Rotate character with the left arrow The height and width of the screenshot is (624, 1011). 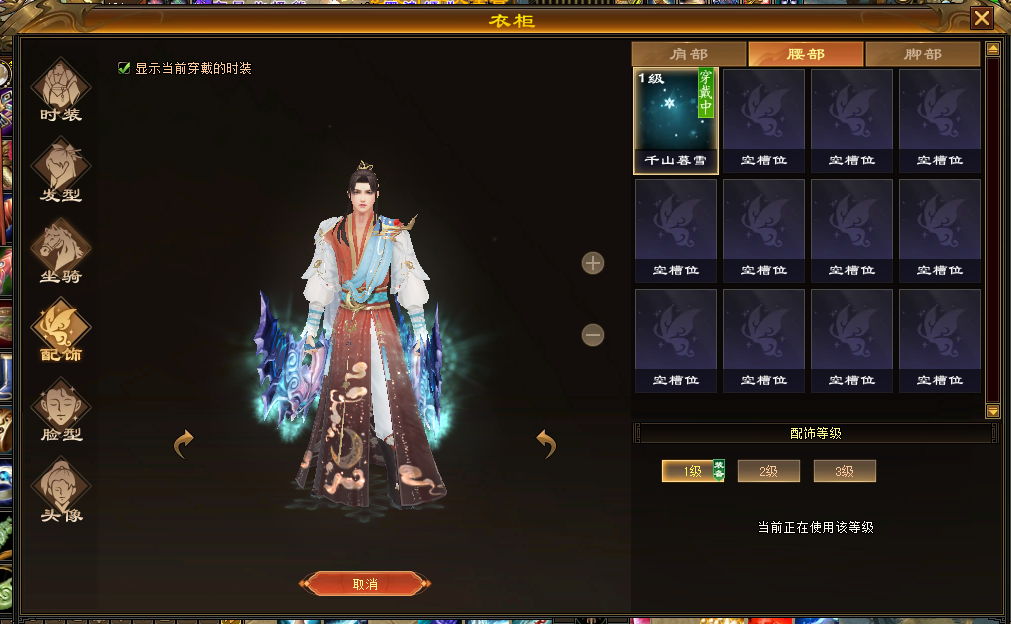point(183,443)
